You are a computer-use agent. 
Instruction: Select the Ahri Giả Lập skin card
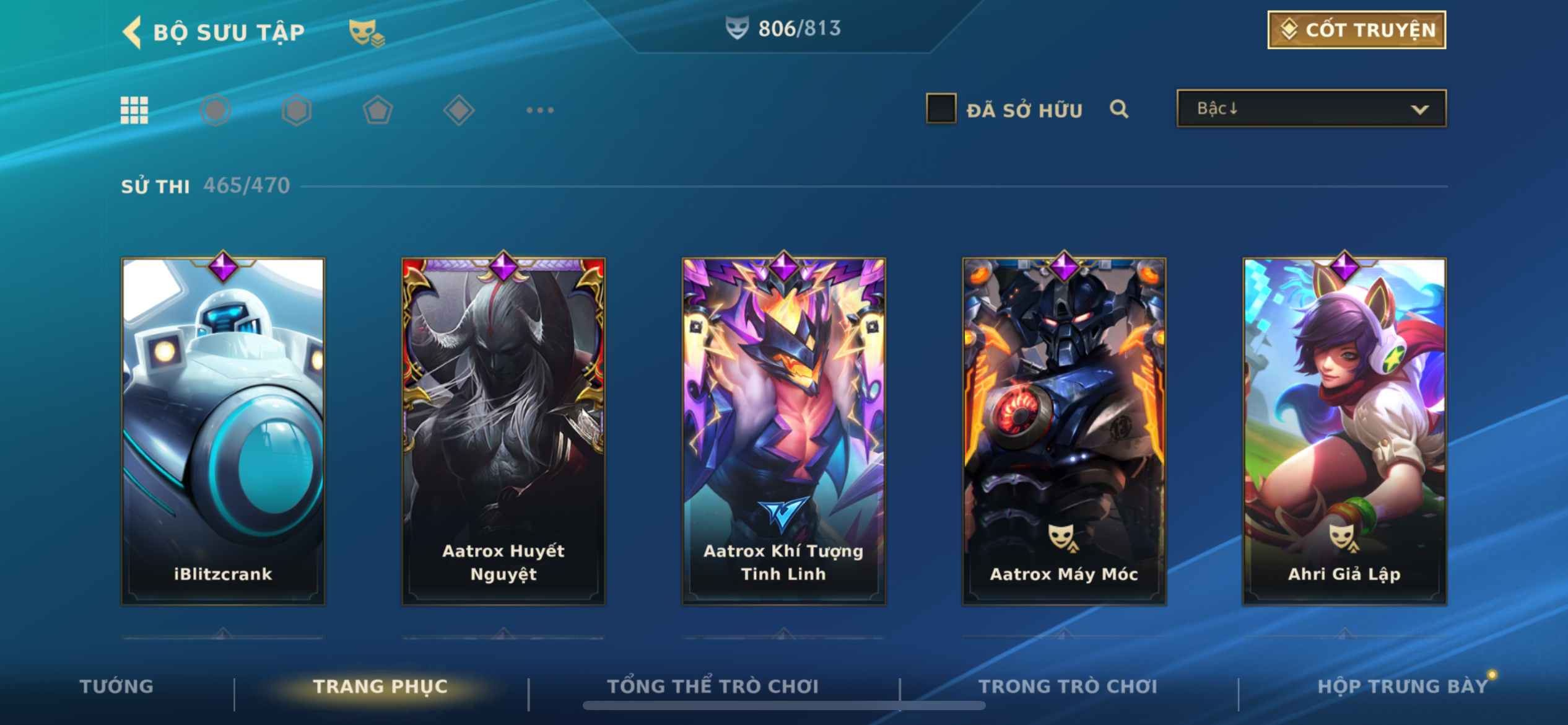[x=1344, y=431]
